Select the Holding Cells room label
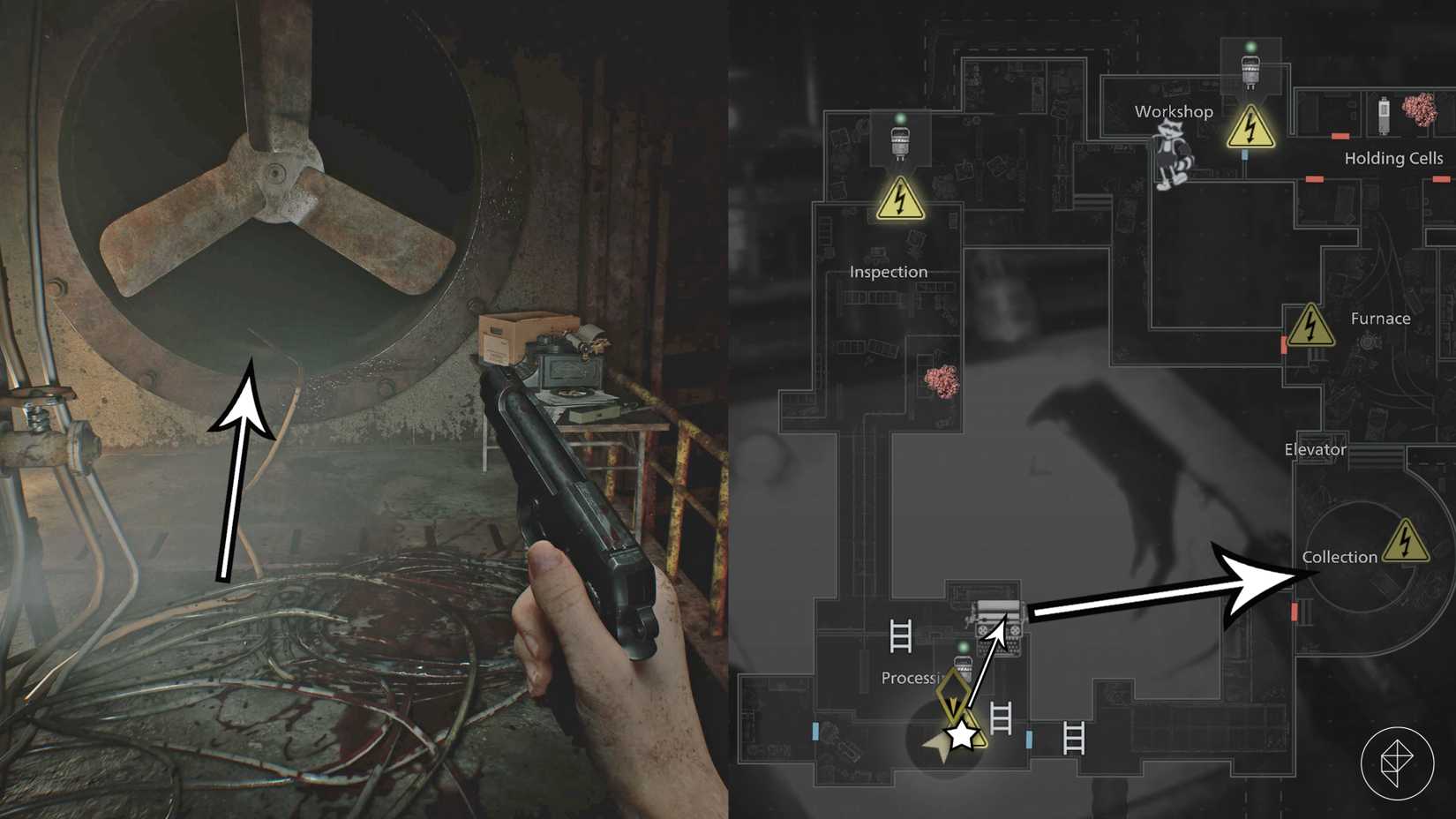 [1394, 159]
